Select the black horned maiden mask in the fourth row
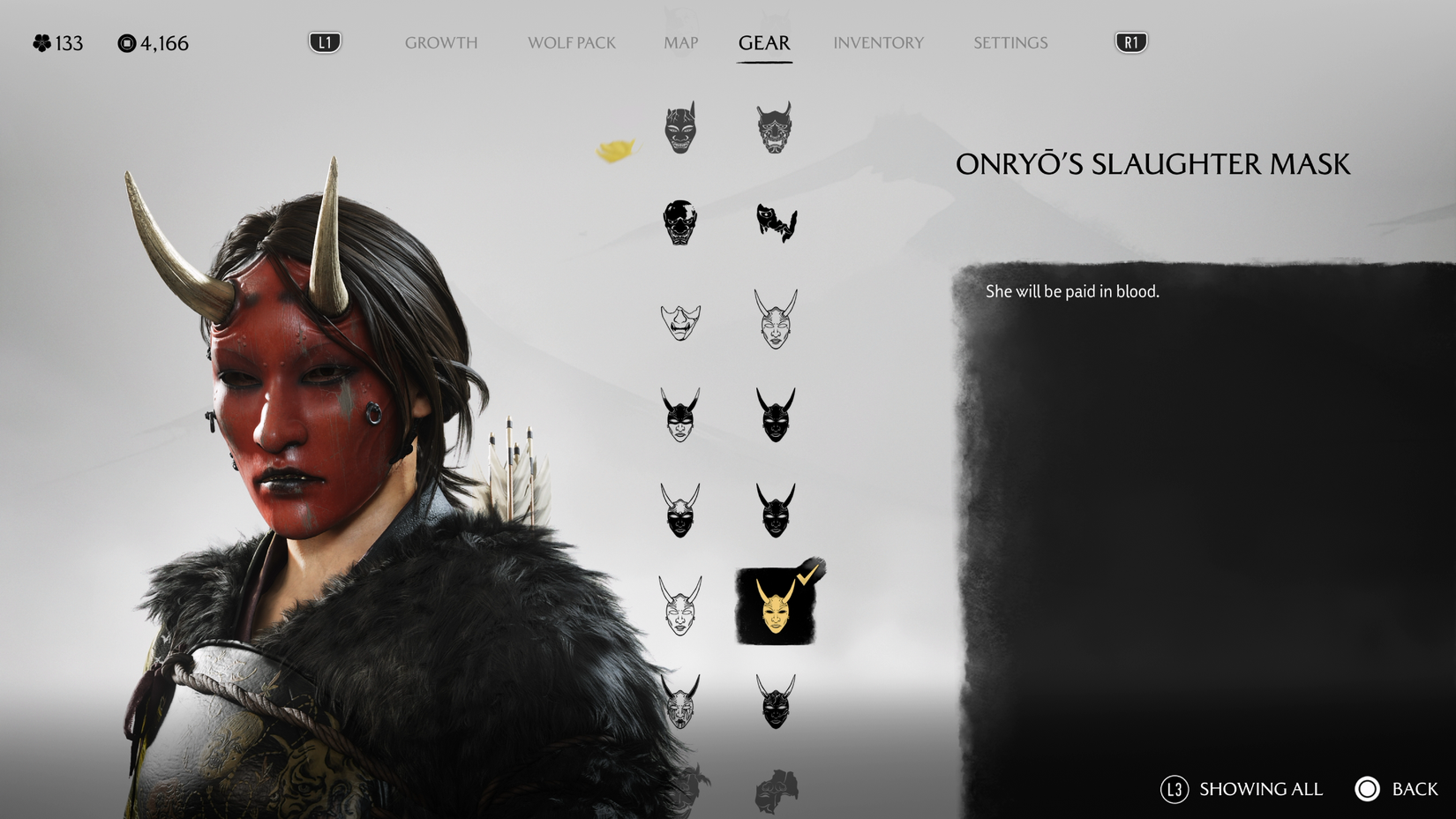Image resolution: width=1456 pixels, height=819 pixels. tap(679, 415)
